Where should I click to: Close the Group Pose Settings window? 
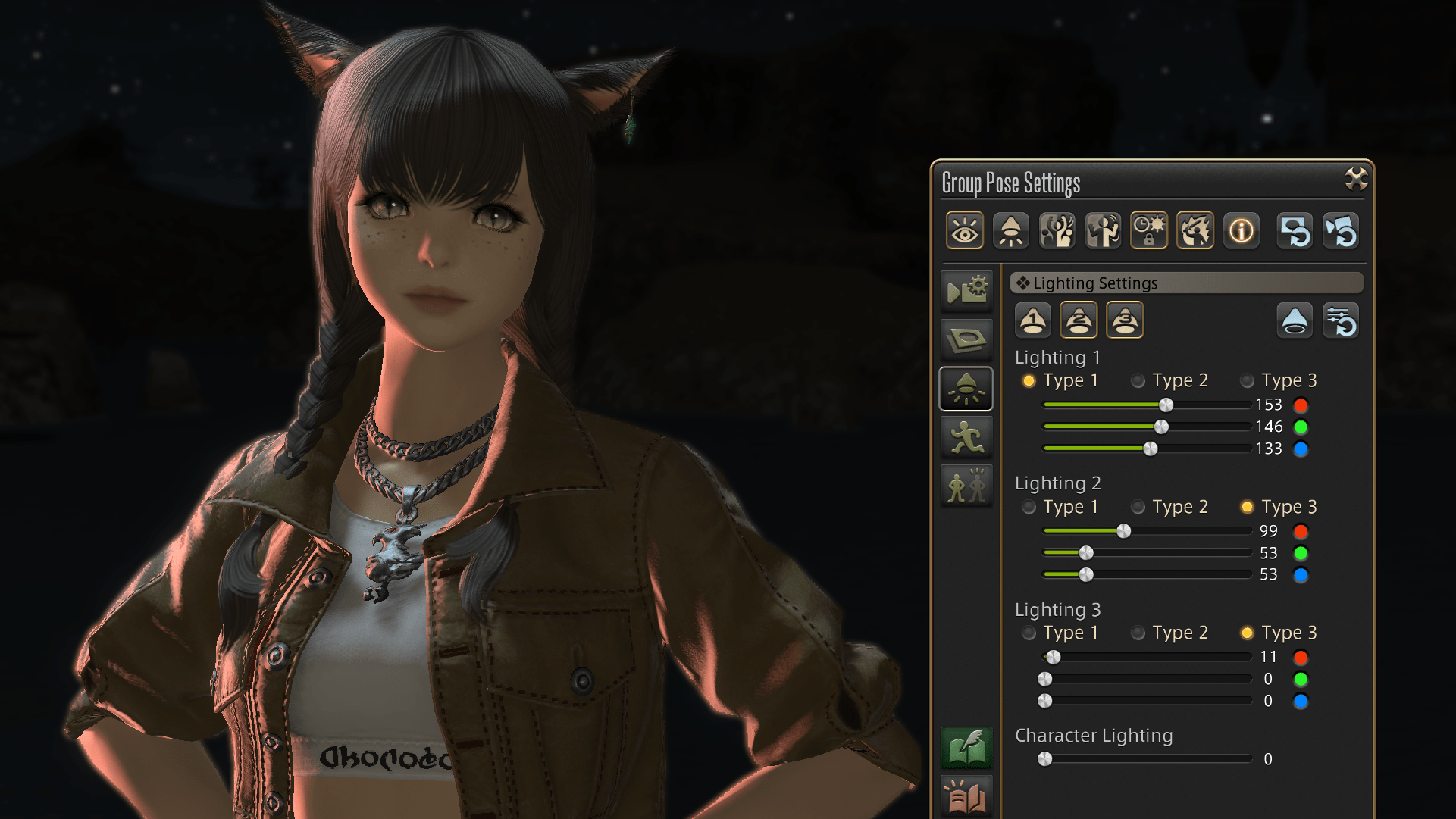click(1355, 180)
